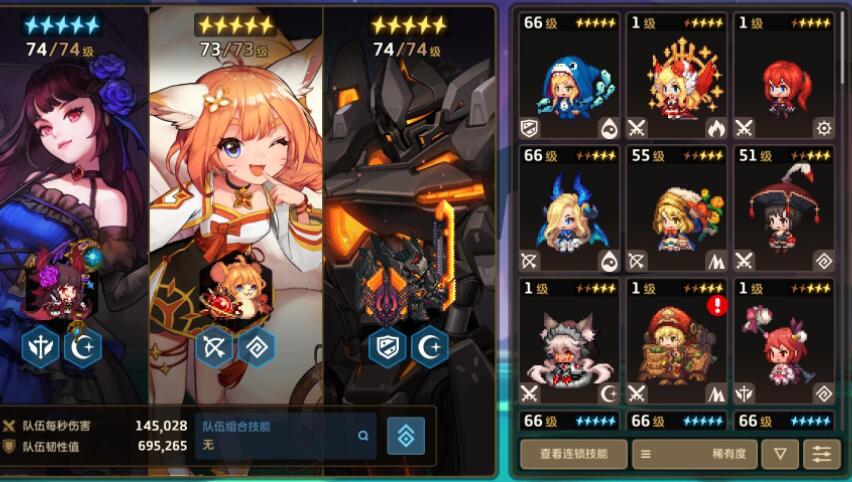The width and height of the screenshot is (852, 482).
Task: Open the 稀有度 sort dropdown
Action: [694, 454]
